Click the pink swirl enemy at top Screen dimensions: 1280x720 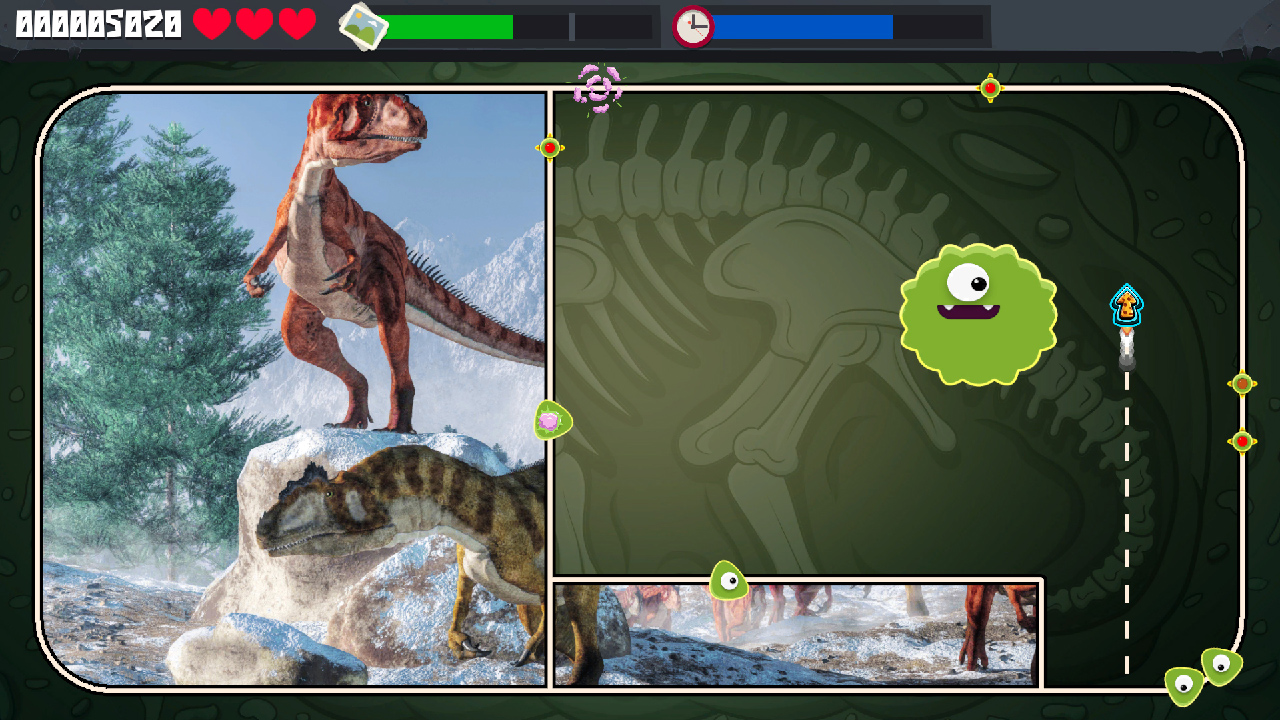pos(598,88)
